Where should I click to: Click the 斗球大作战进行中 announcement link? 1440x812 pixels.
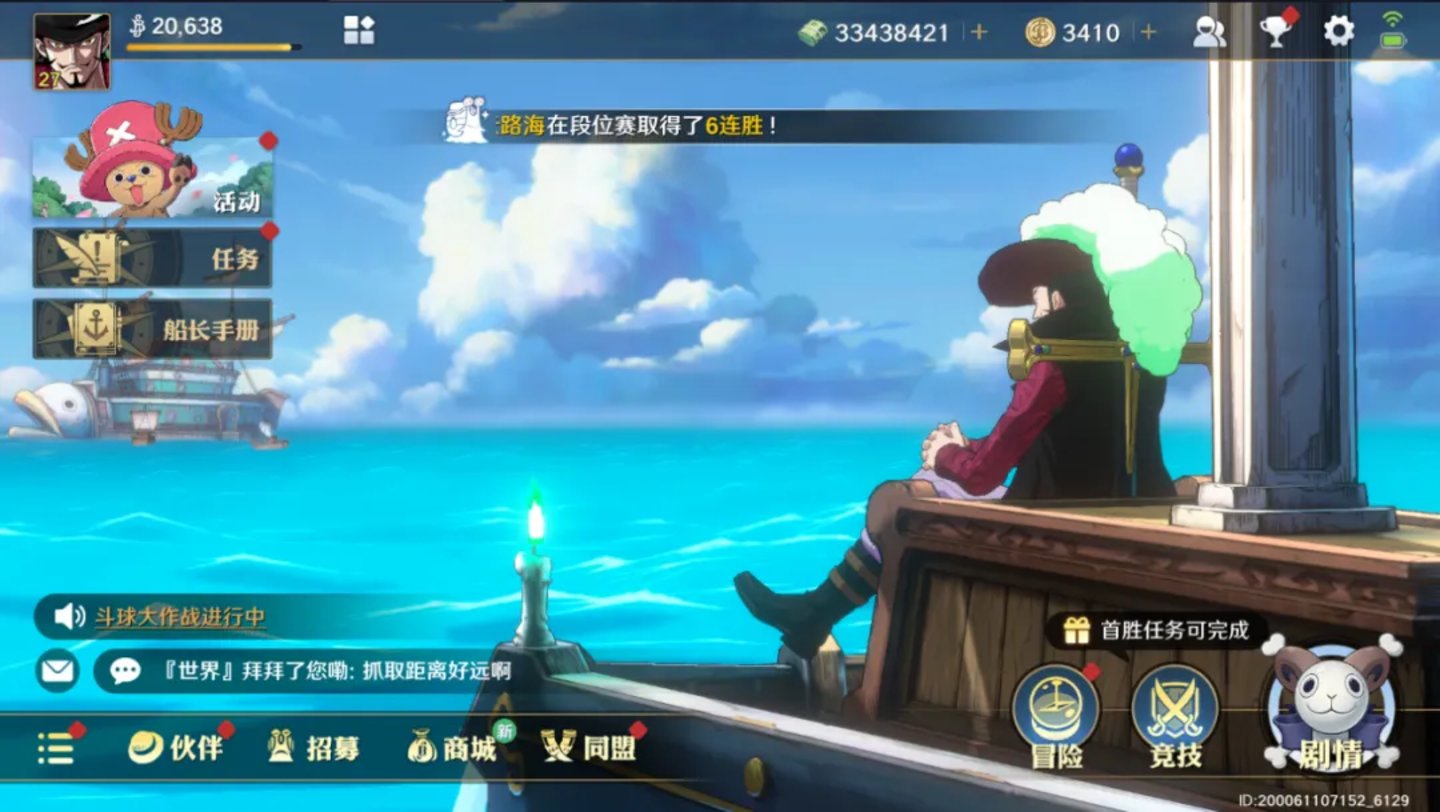pos(180,617)
